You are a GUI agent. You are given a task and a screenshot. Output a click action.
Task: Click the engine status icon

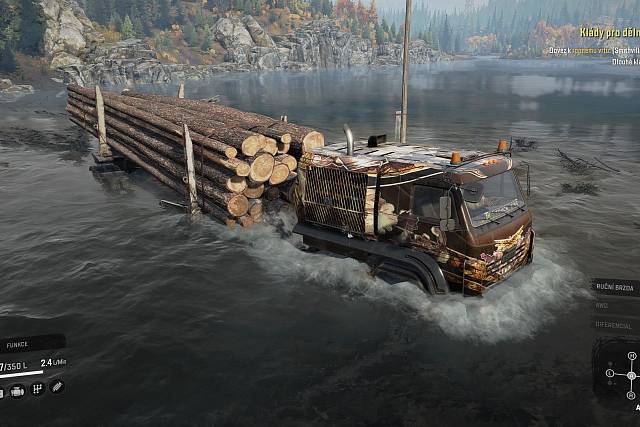click(17, 390)
